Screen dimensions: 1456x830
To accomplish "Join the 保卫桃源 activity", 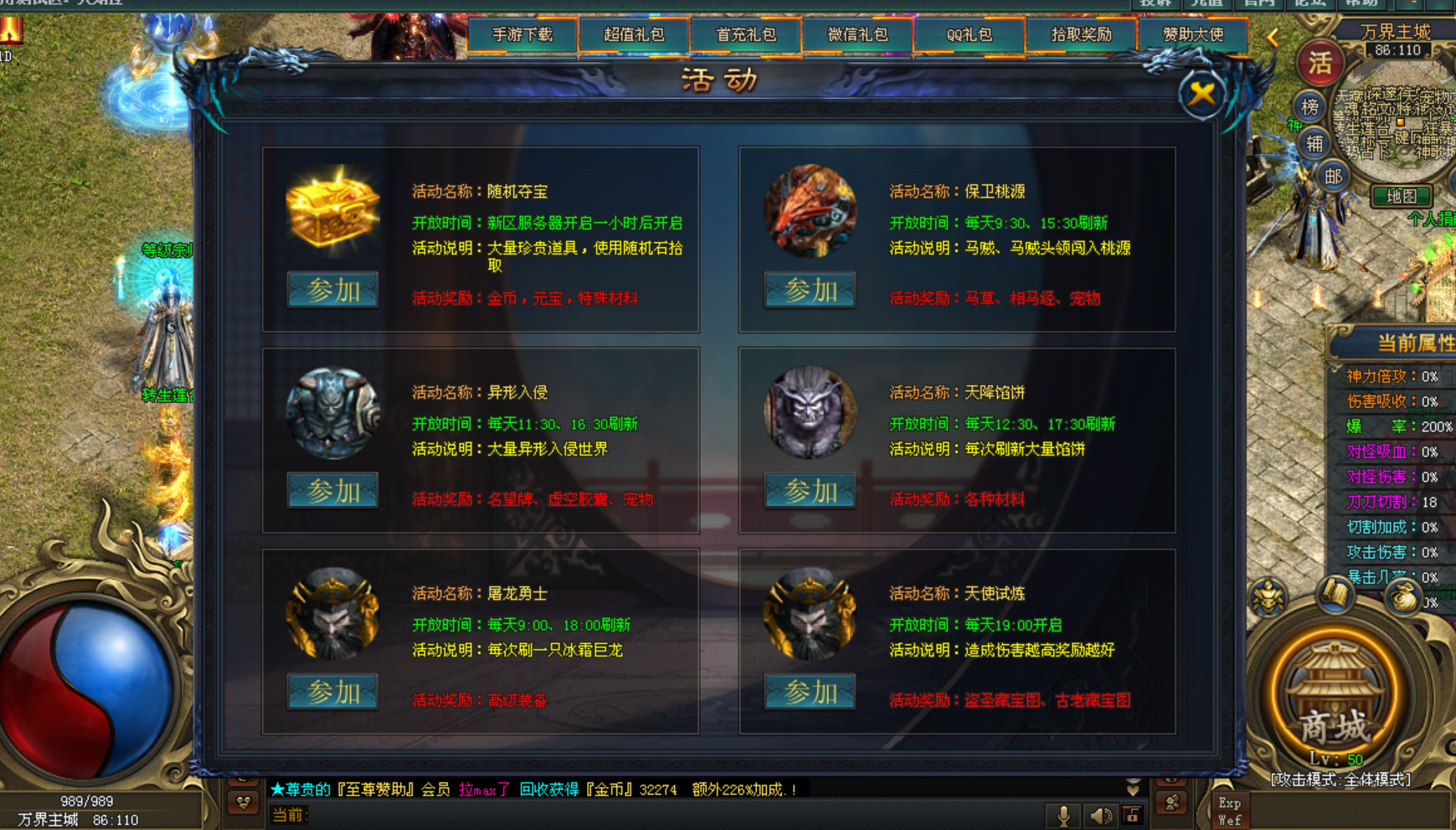I will point(810,290).
